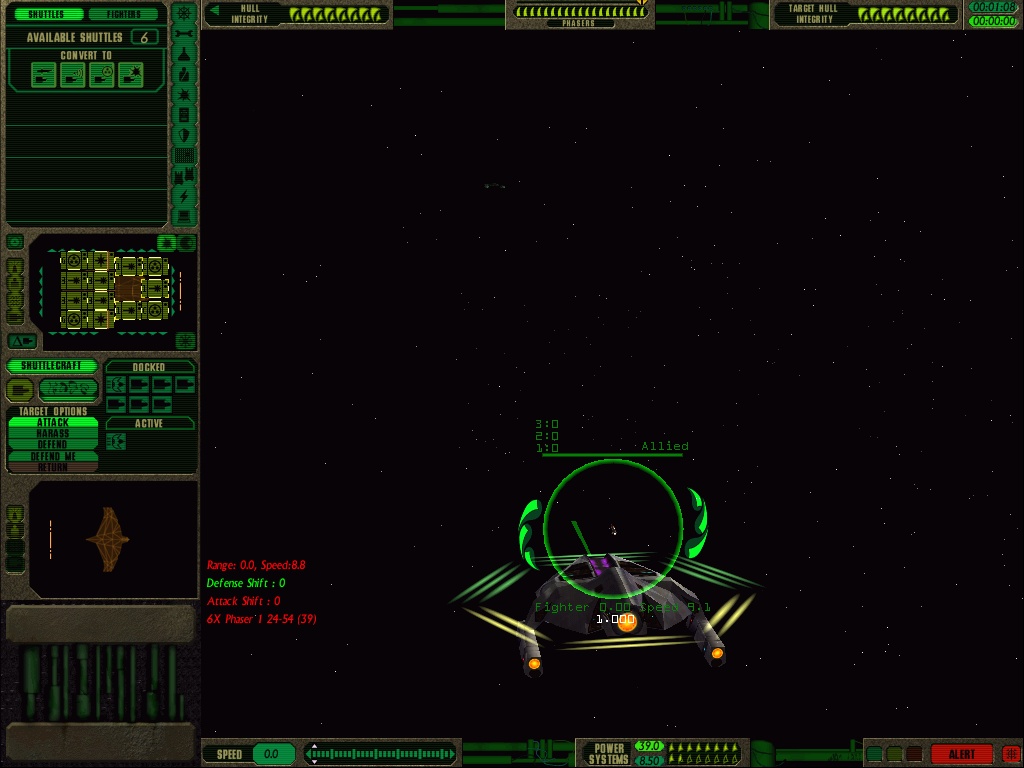Screen dimensions: 1024x768
Task: Select the Attack target option
Action: coord(53,423)
